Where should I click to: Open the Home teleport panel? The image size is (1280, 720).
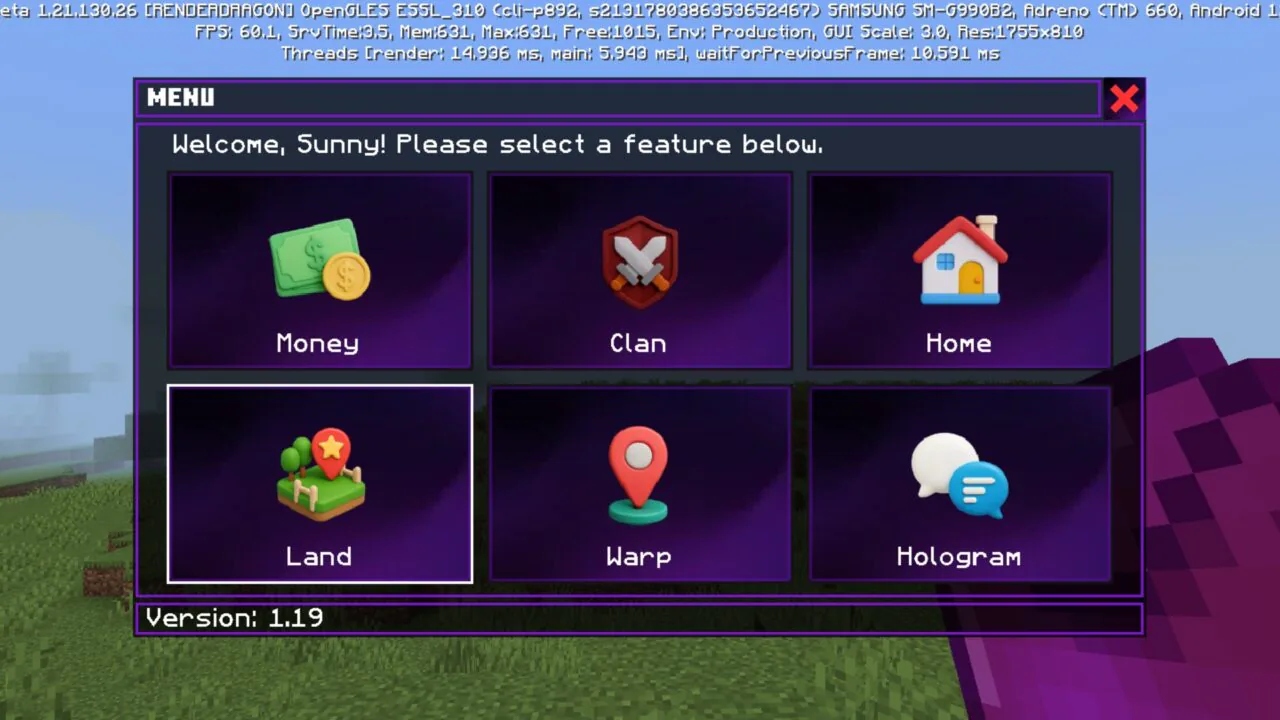(x=958, y=270)
